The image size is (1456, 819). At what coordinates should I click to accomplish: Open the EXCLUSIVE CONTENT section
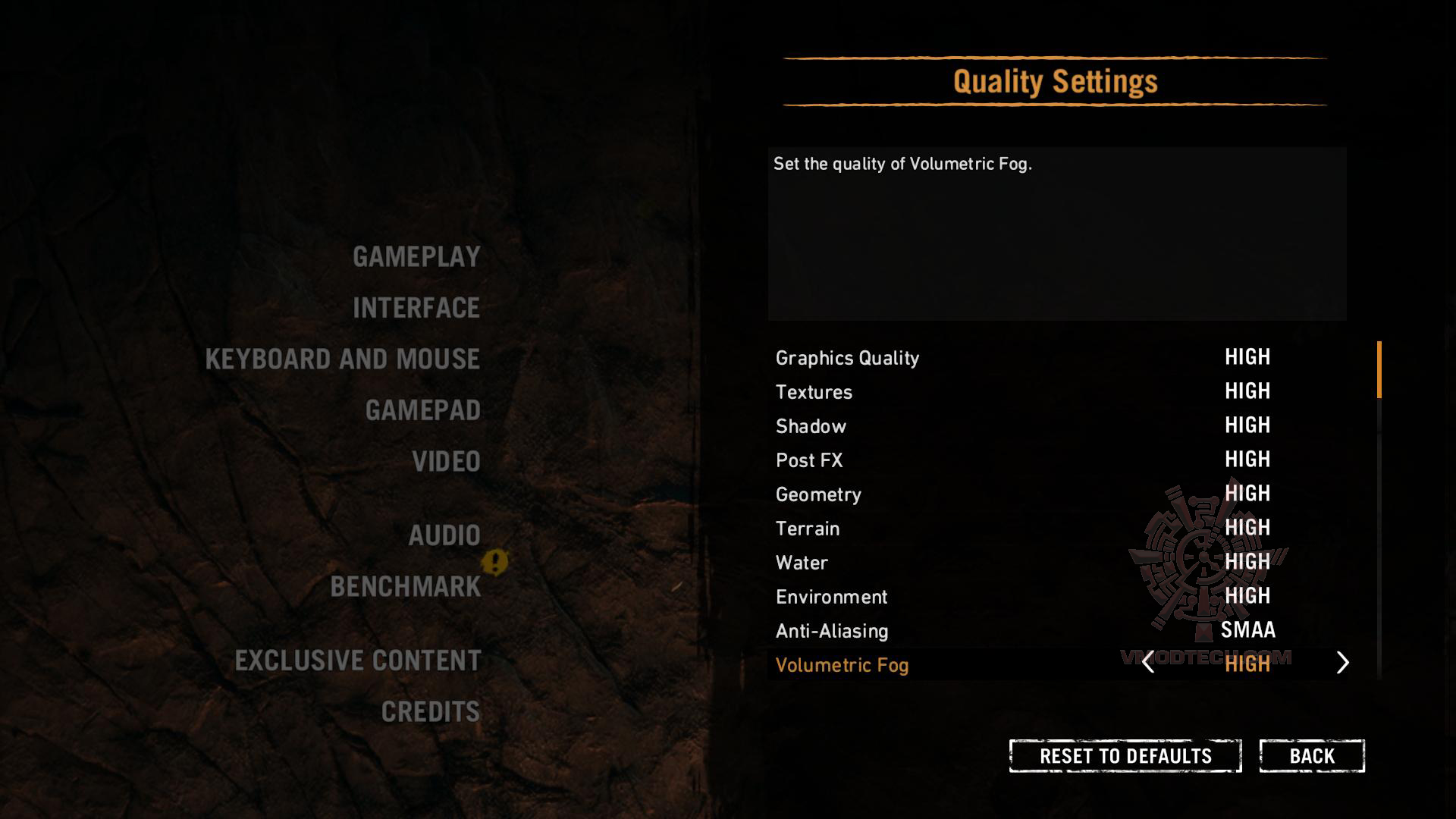356,661
